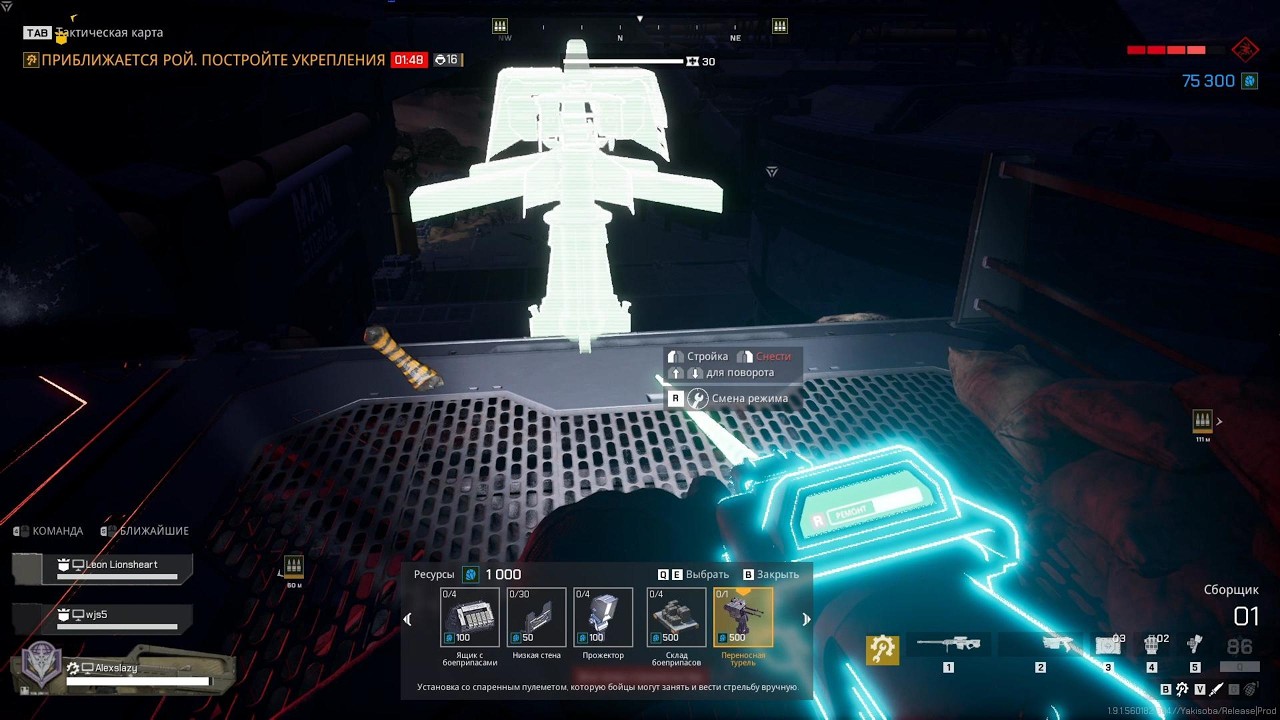Select the ammo crate build tile
Image resolution: width=1280 pixels, height=720 pixels.
[470, 617]
